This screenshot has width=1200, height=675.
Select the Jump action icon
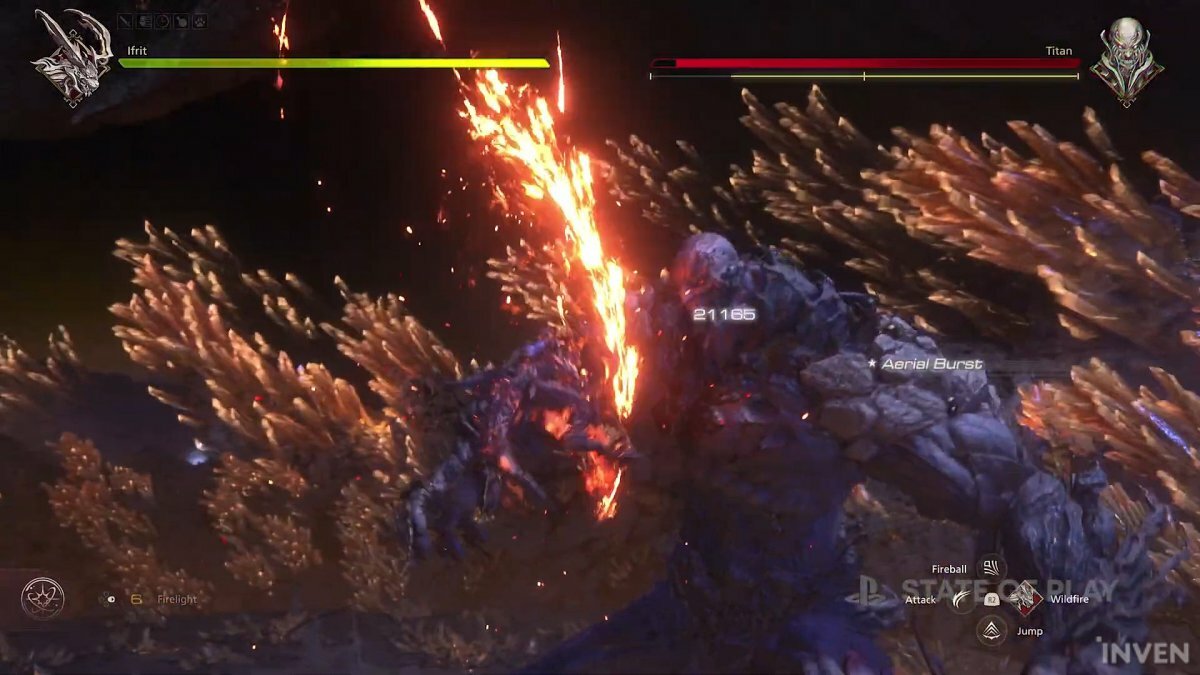[991, 631]
